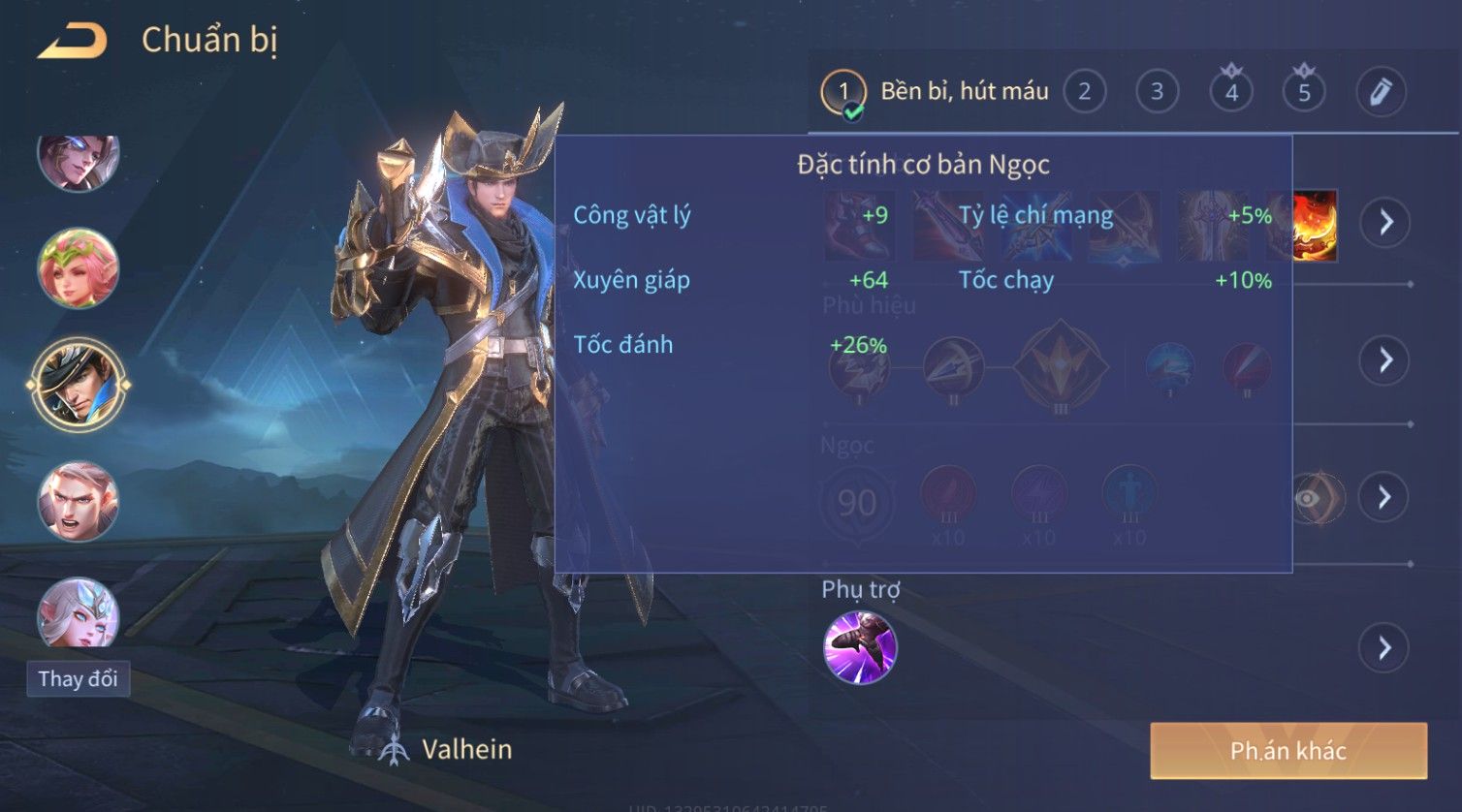Select the purple boot support skill icon
The height and width of the screenshot is (812, 1462).
click(860, 647)
